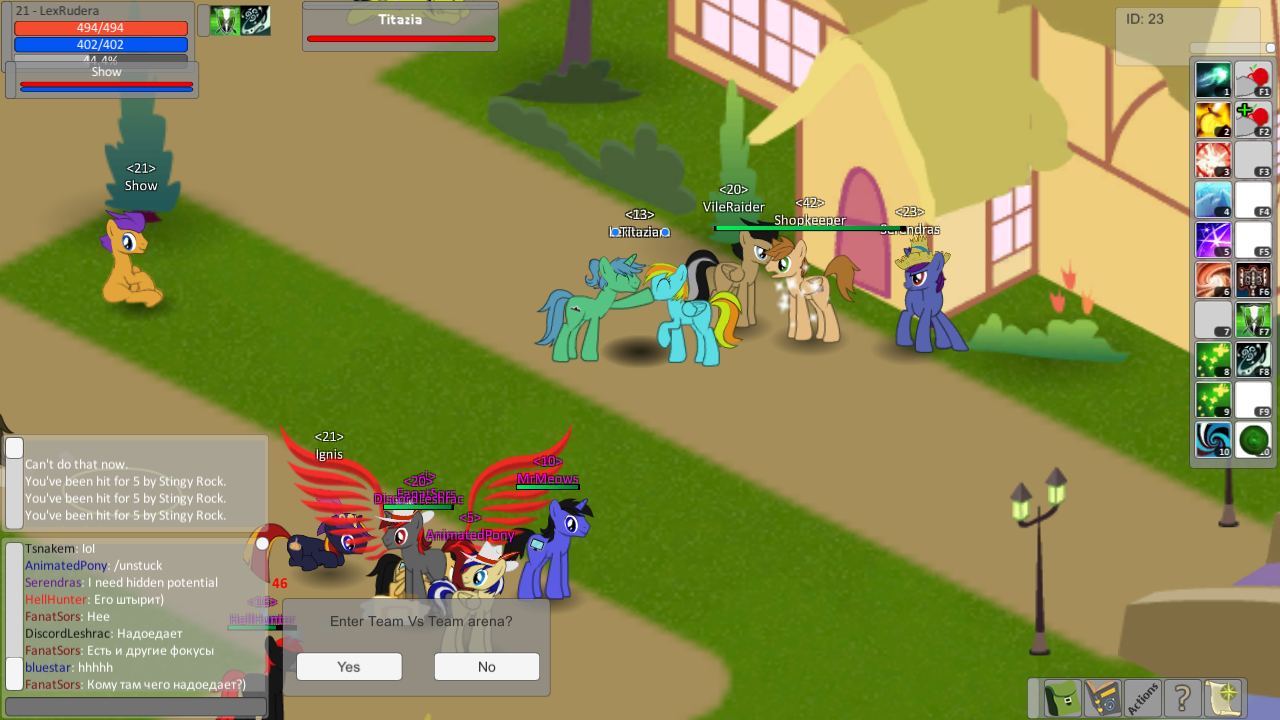Open the Actions menu

tap(1140, 698)
